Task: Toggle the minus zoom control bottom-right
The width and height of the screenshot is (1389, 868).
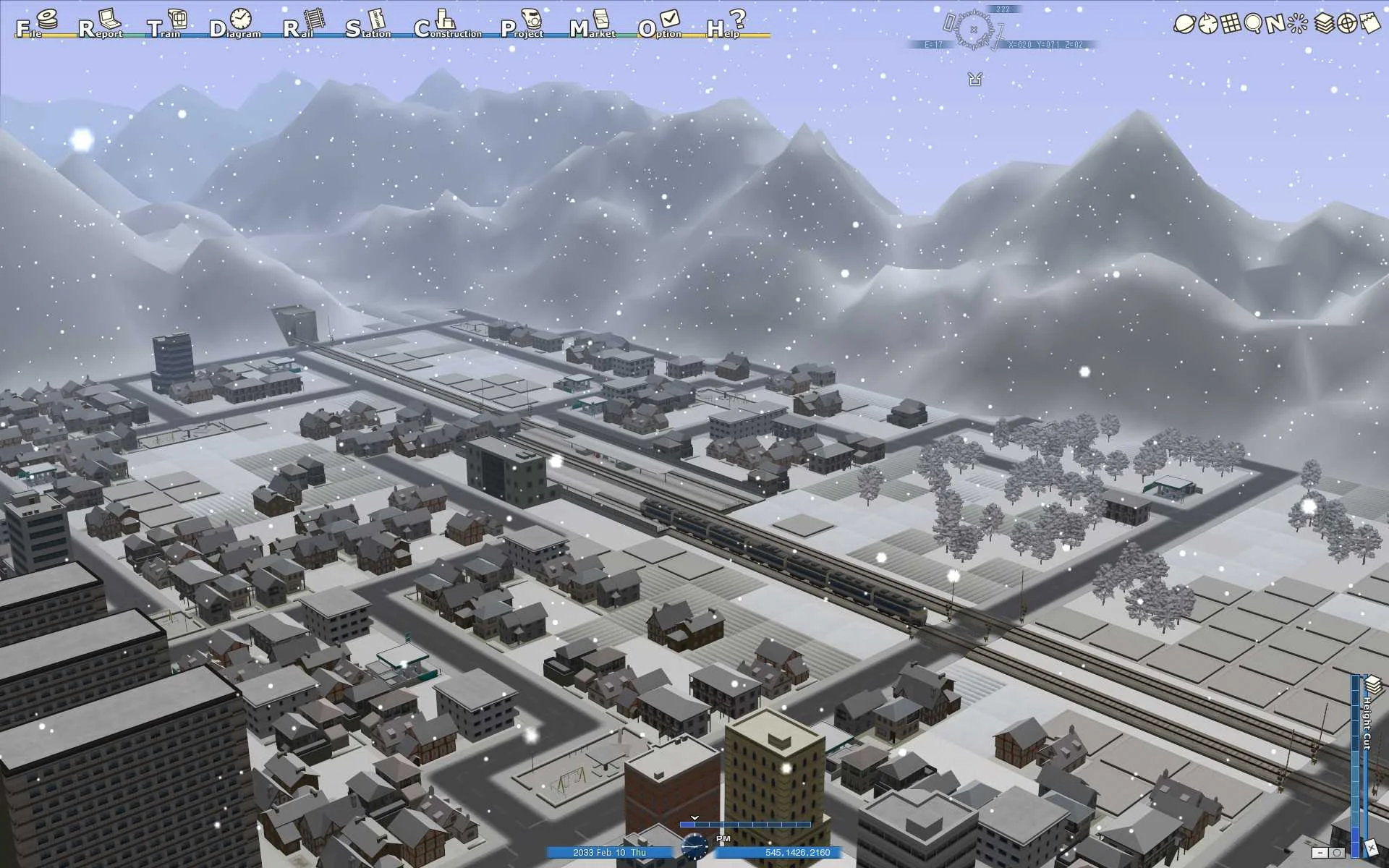Action: (x=1320, y=852)
